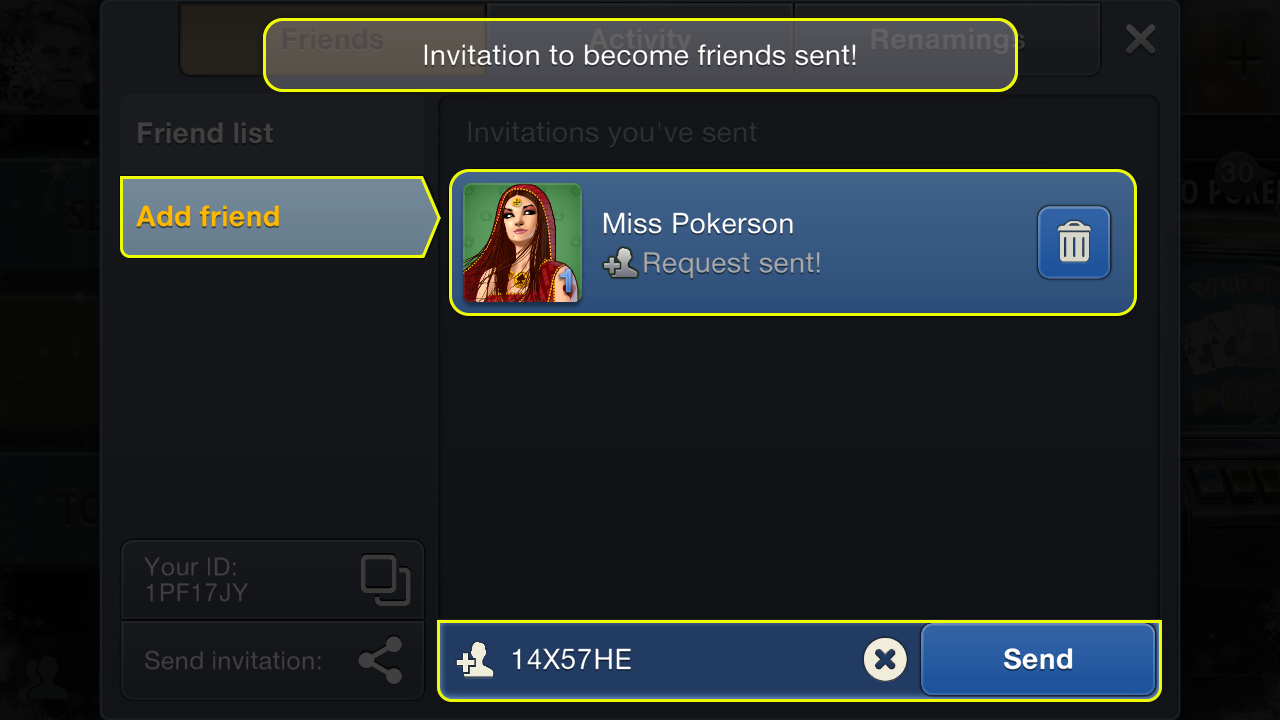This screenshot has height=720, width=1280.
Task: Click the friend ID text field
Action: coord(680,659)
